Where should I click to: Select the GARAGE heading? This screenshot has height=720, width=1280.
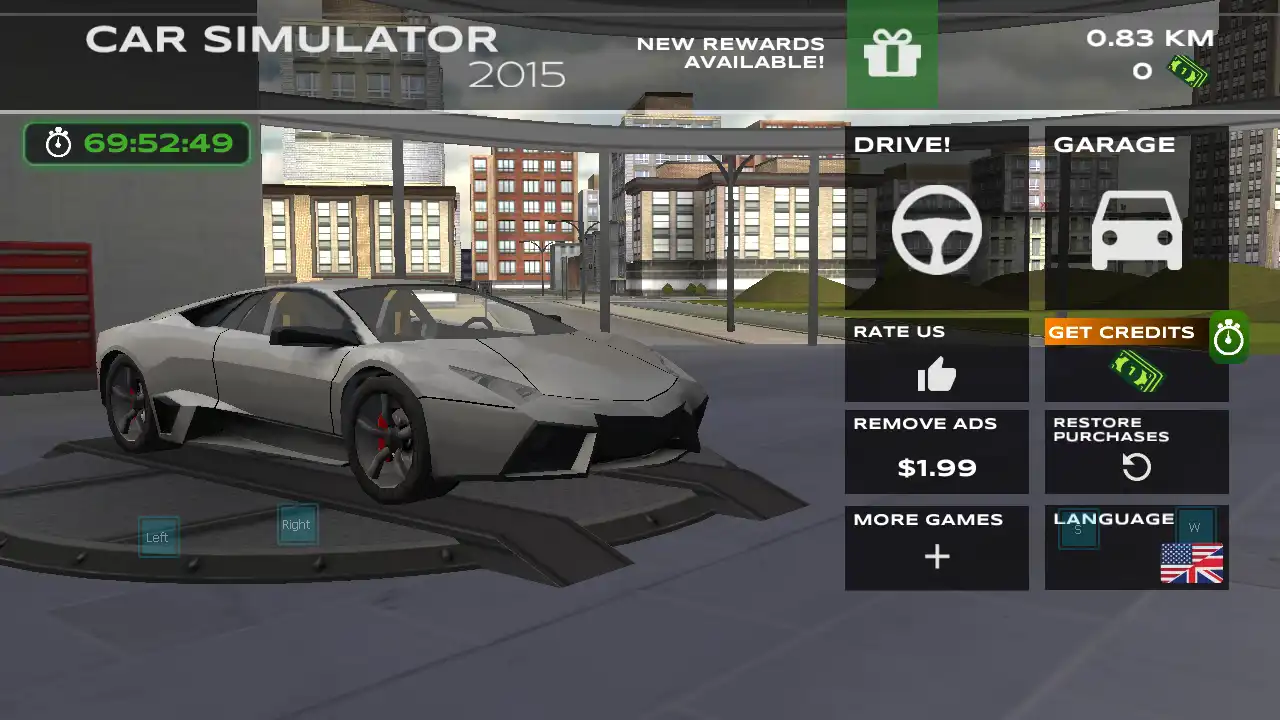[1114, 144]
